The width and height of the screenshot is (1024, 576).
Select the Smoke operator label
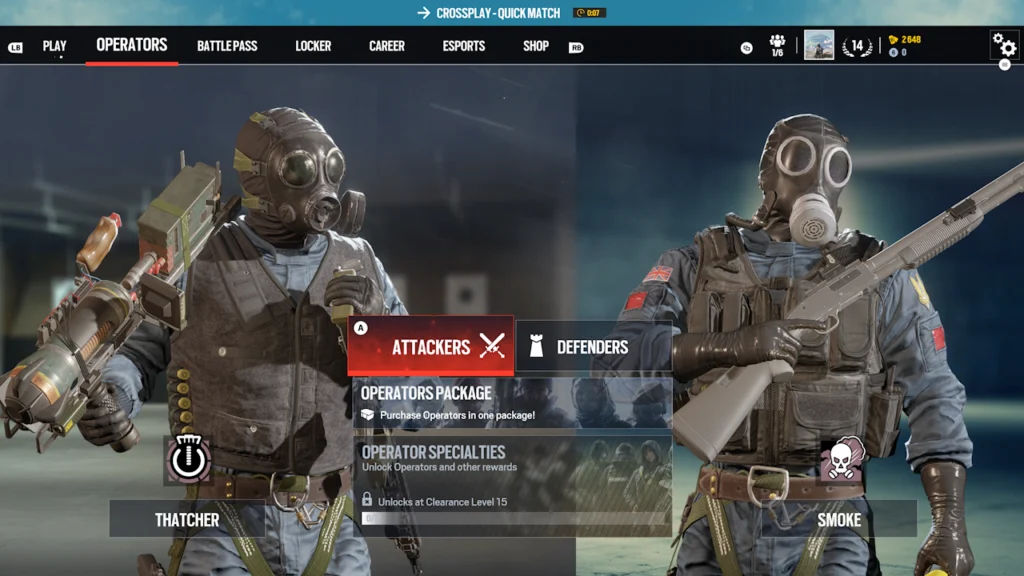pos(839,520)
